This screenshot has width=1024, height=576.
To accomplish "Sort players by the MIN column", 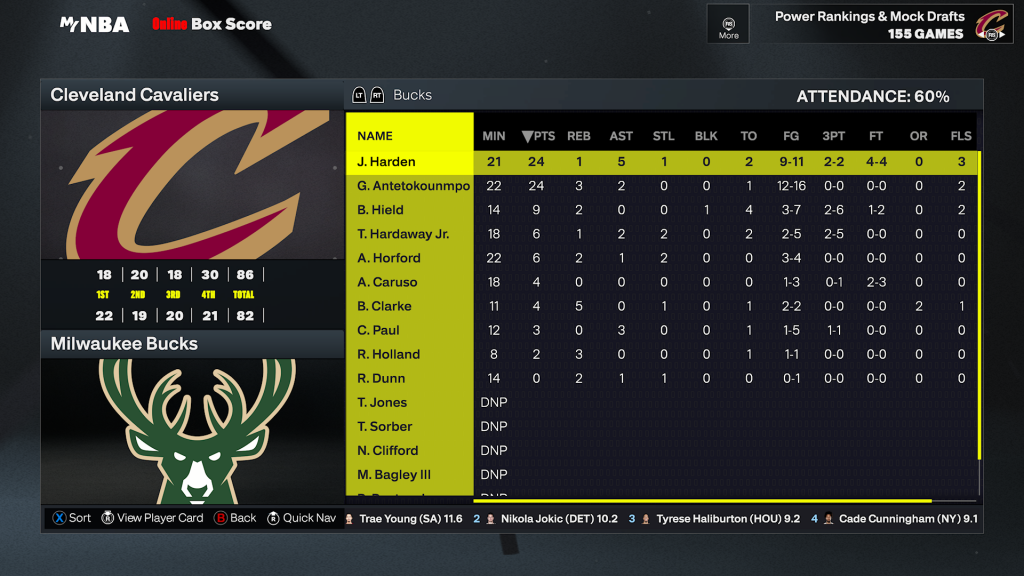I will point(494,136).
